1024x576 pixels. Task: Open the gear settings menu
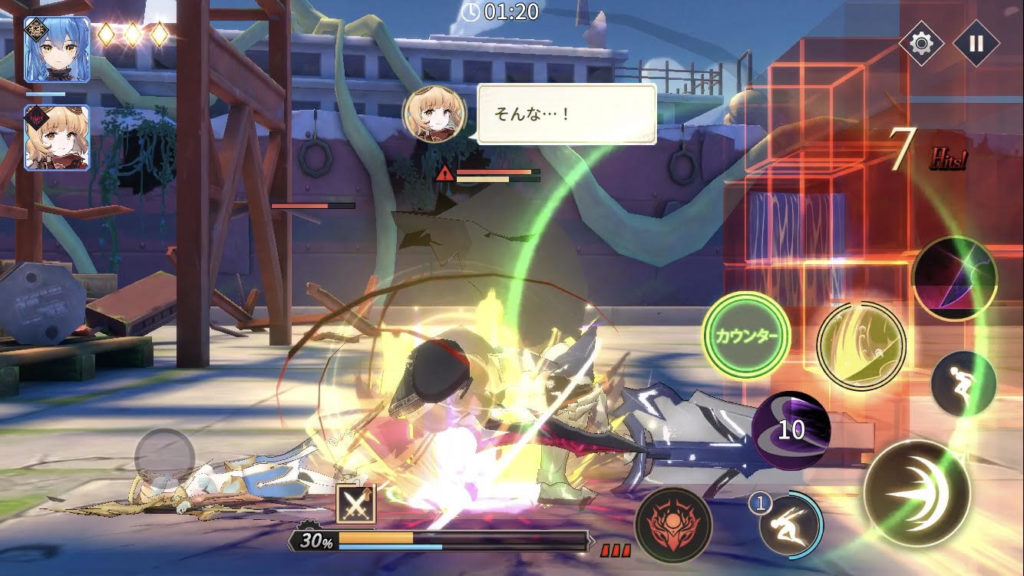920,43
